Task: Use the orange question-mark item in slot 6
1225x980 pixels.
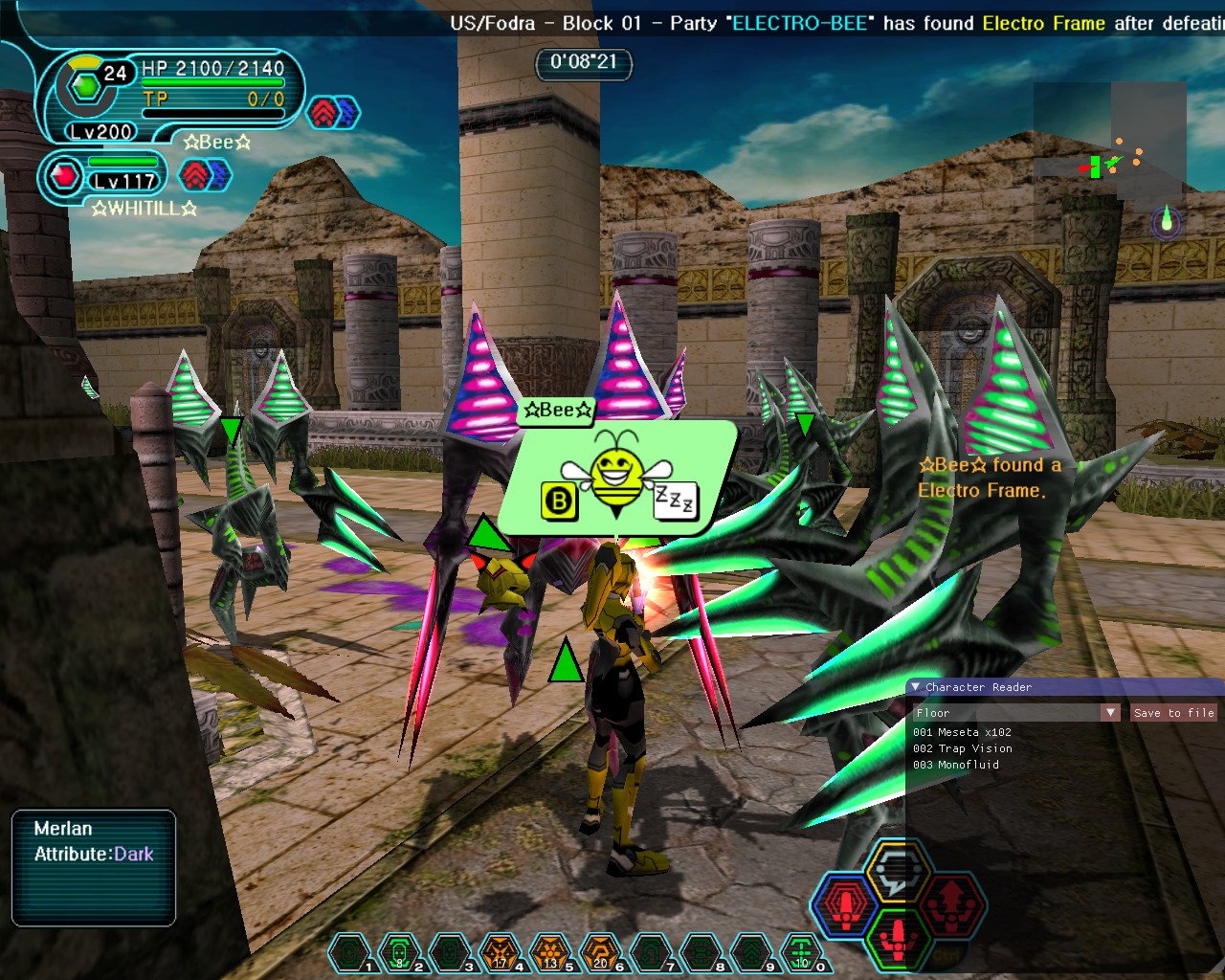Action: coord(601,954)
